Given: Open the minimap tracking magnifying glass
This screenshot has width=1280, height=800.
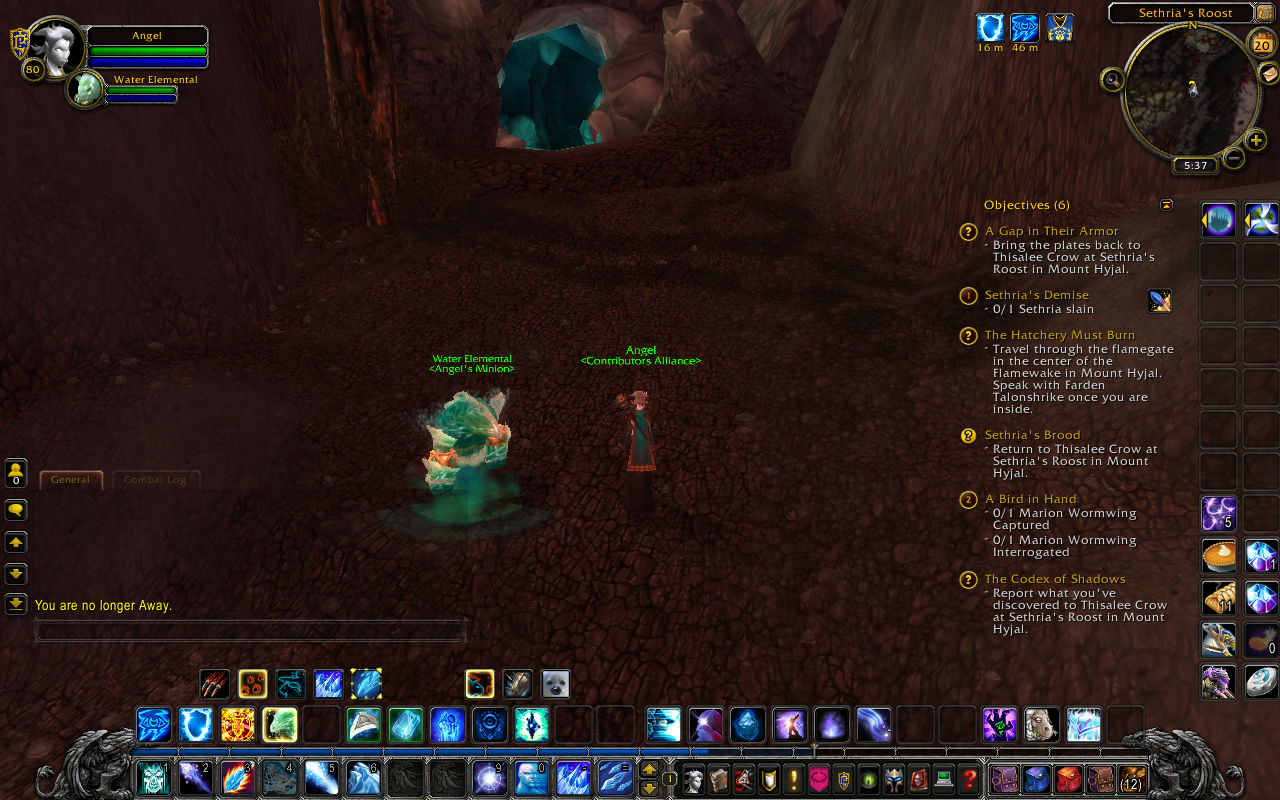Looking at the screenshot, I should click(1112, 81).
